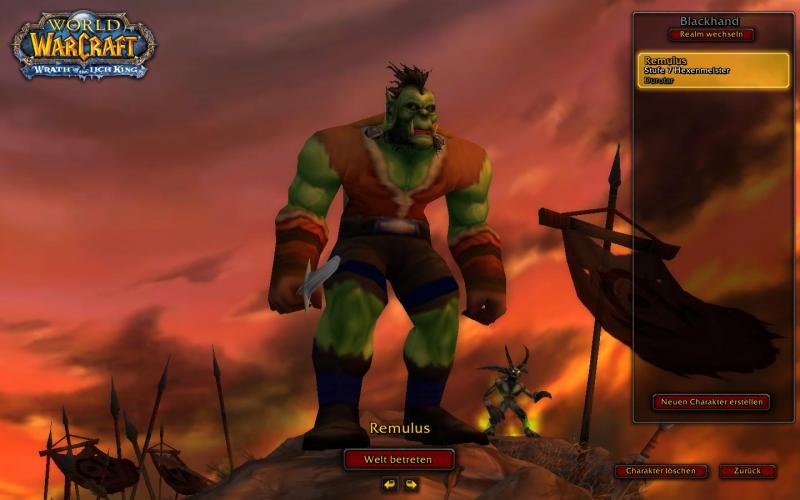Screen dimensions: 800x500
Task: Rotate character with the left arrow button
Action: [x=389, y=484]
